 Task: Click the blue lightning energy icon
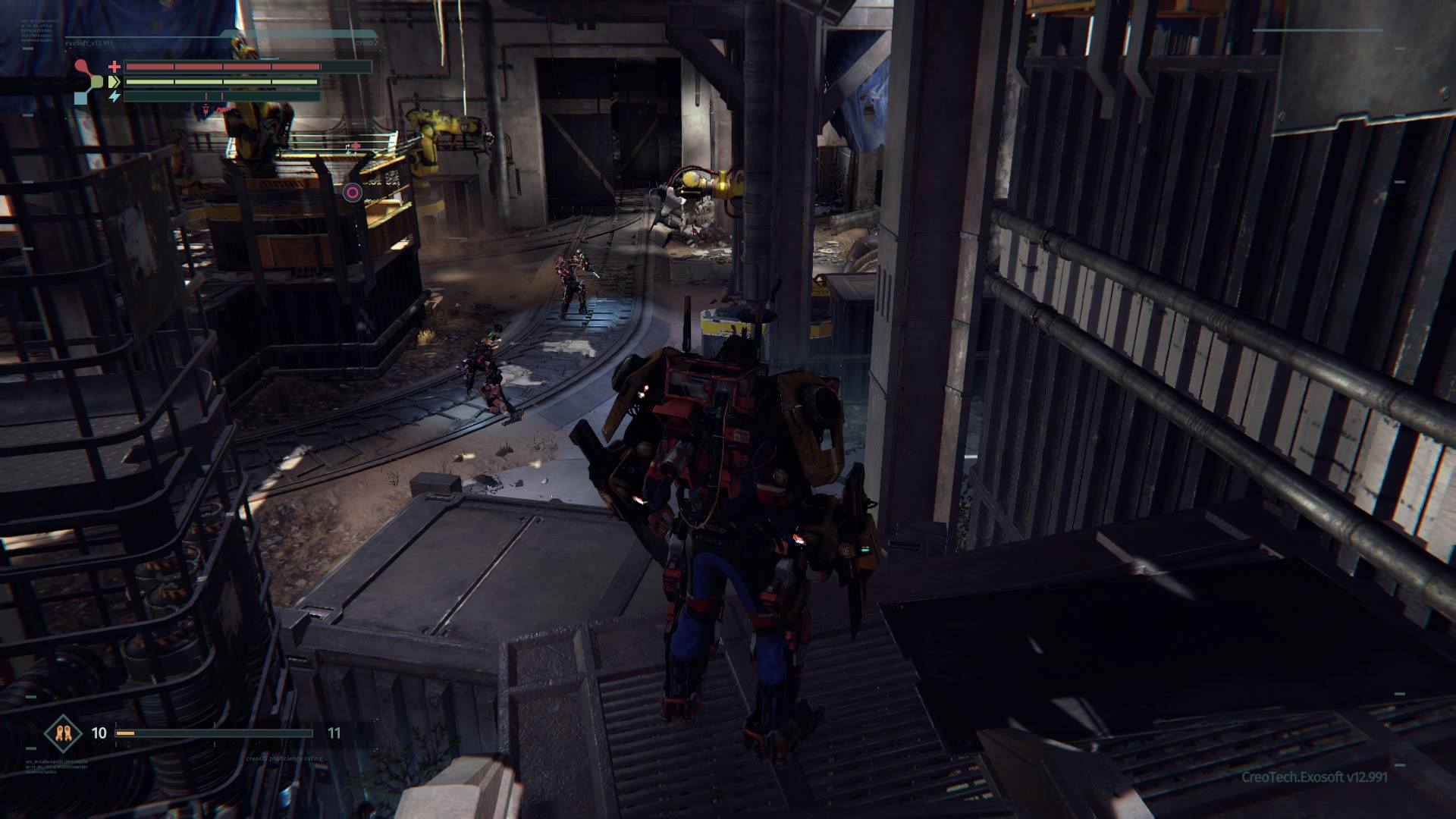[x=115, y=96]
